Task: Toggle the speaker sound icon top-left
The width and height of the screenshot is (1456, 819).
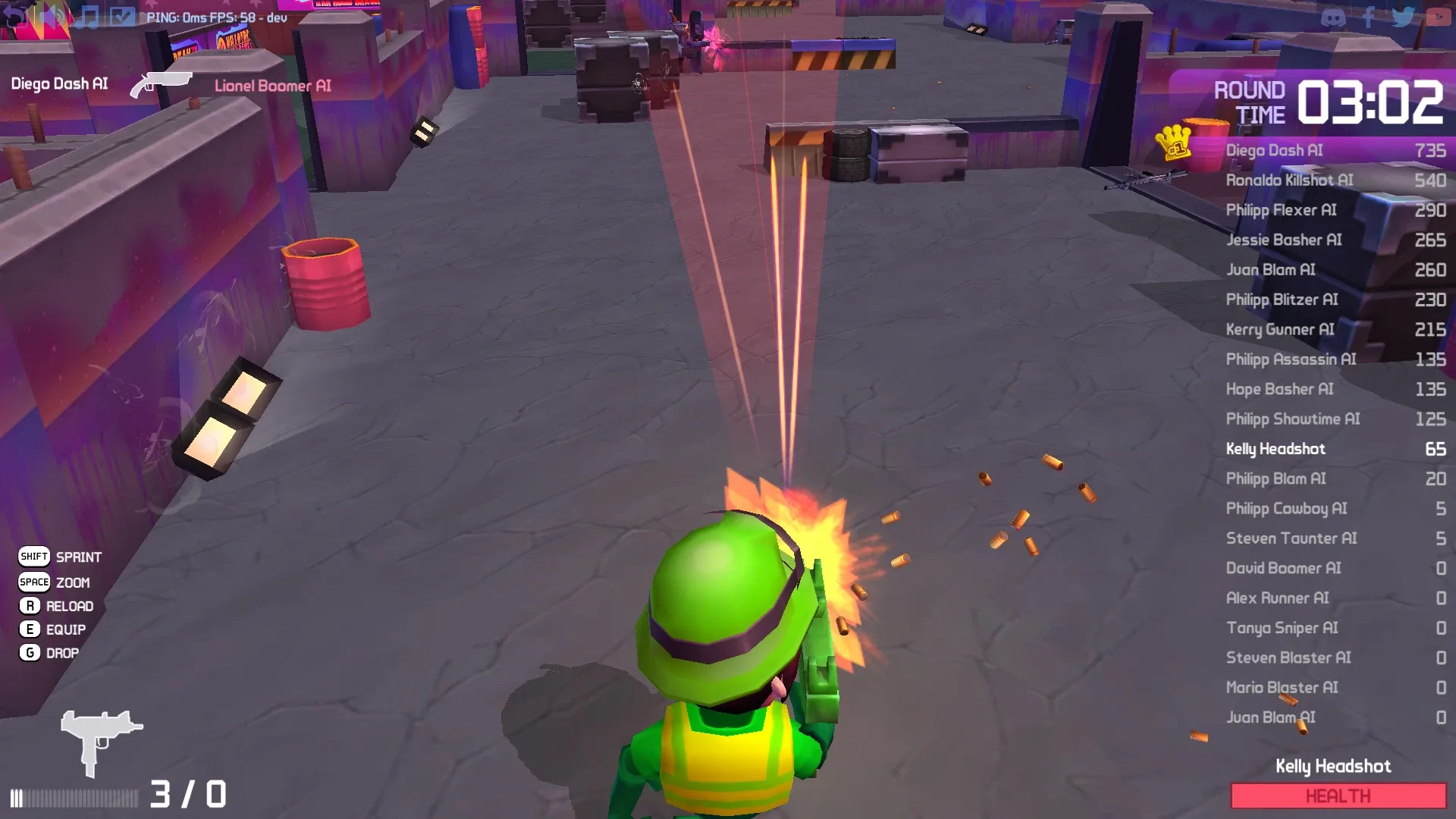Action: pyautogui.click(x=49, y=16)
